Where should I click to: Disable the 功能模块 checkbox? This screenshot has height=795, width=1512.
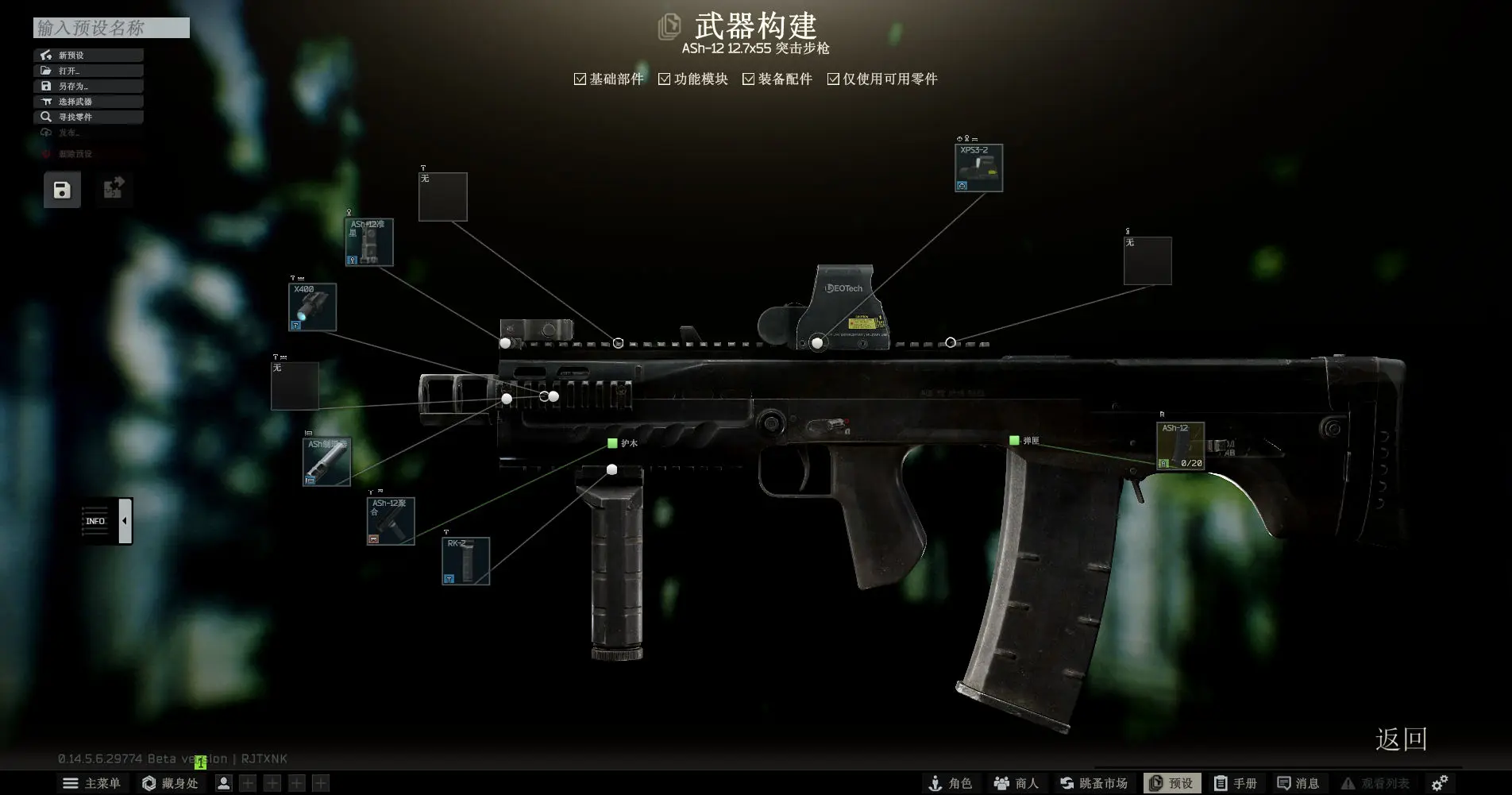coord(664,79)
